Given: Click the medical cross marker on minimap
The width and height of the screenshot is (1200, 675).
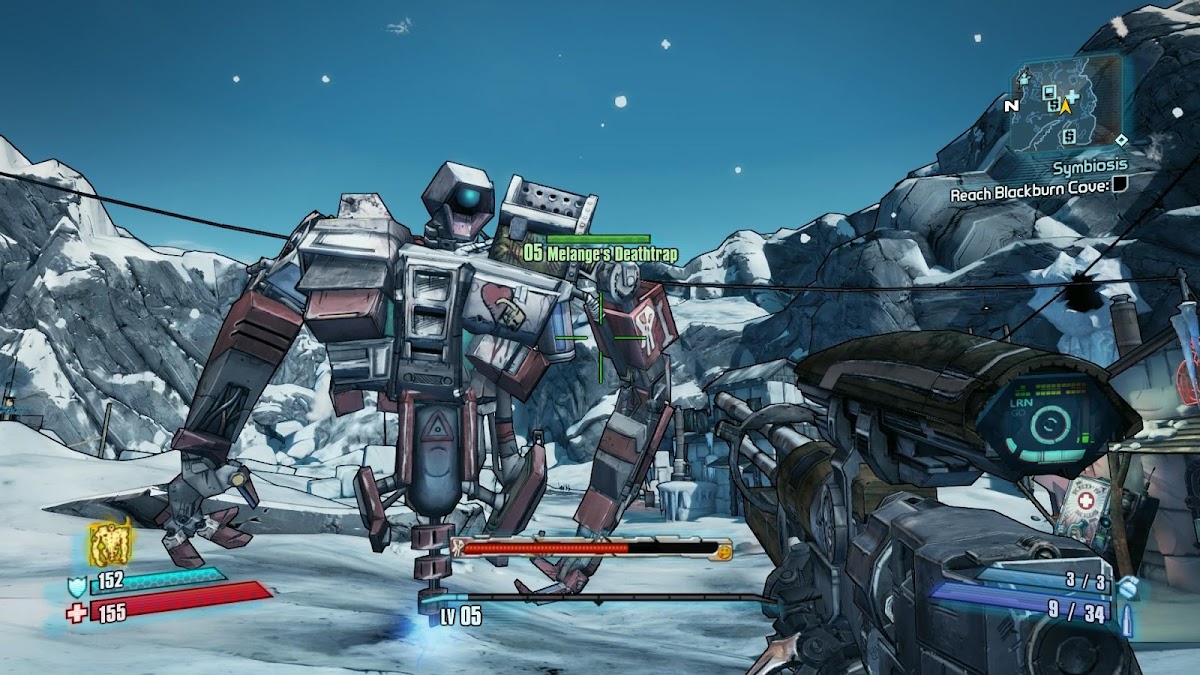Looking at the screenshot, I should [1073, 96].
